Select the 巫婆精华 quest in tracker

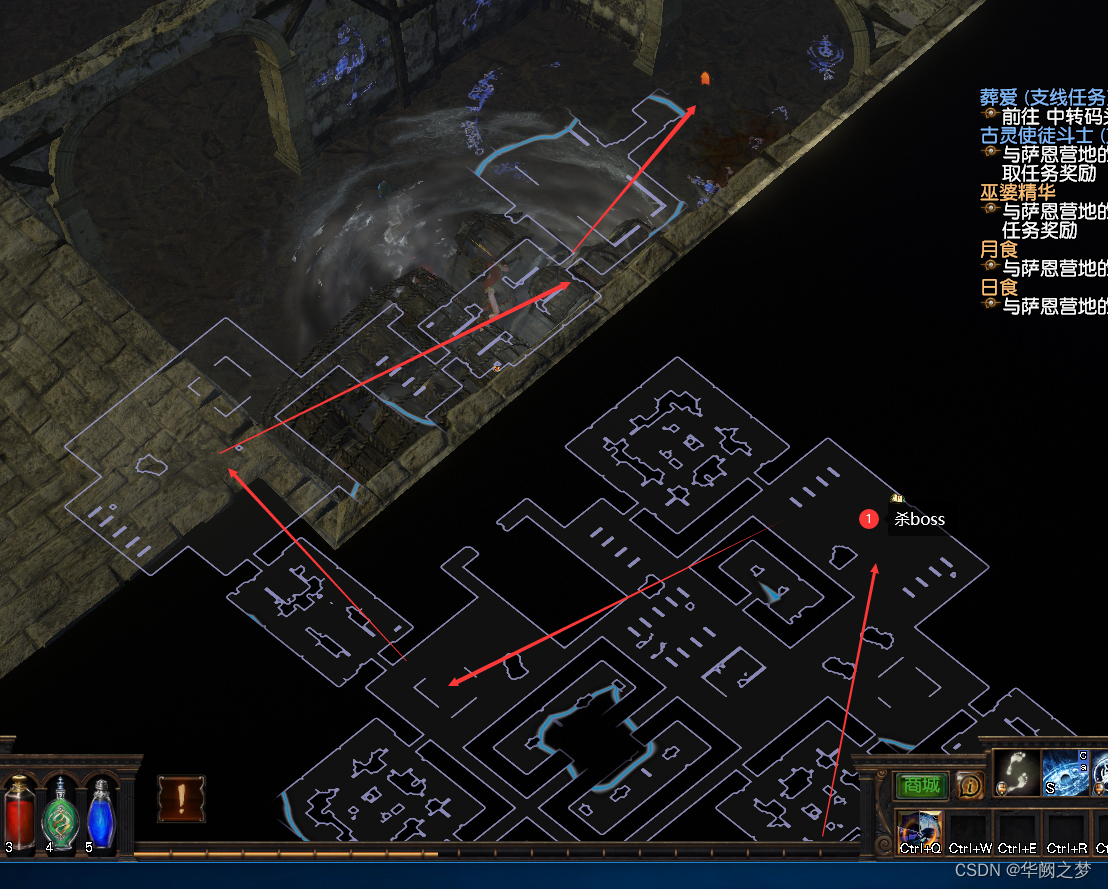point(1017,192)
